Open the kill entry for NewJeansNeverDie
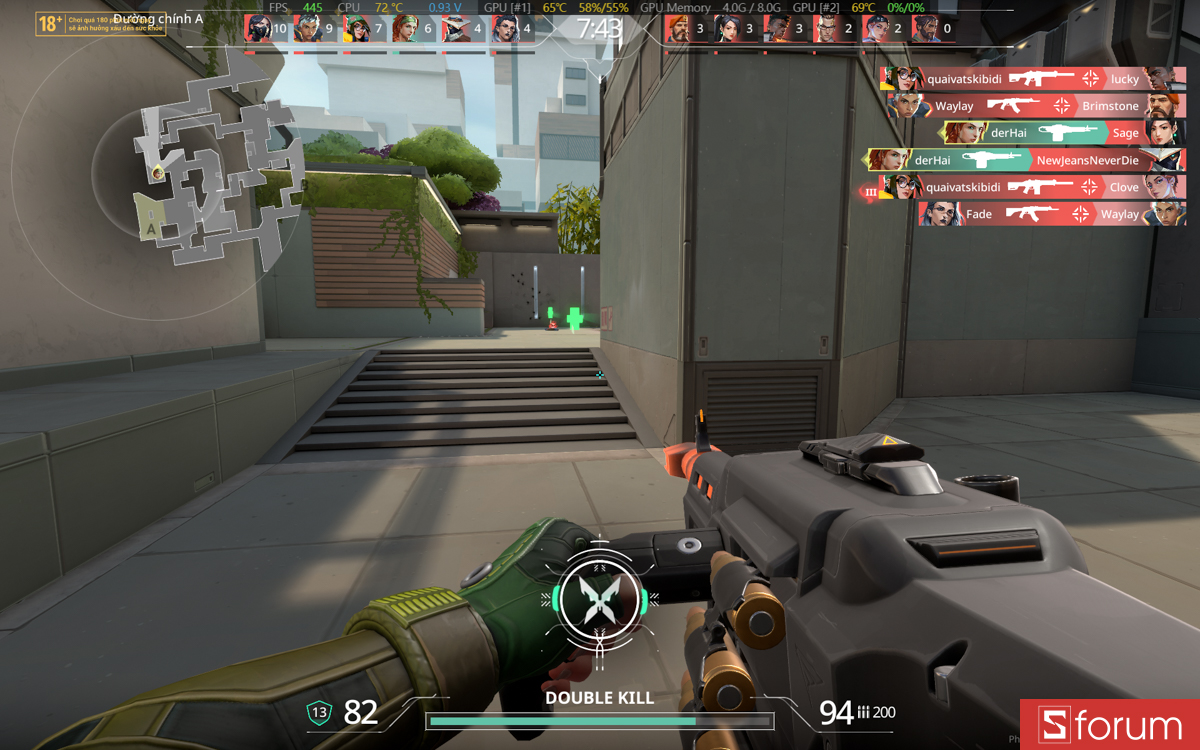 pos(1026,160)
